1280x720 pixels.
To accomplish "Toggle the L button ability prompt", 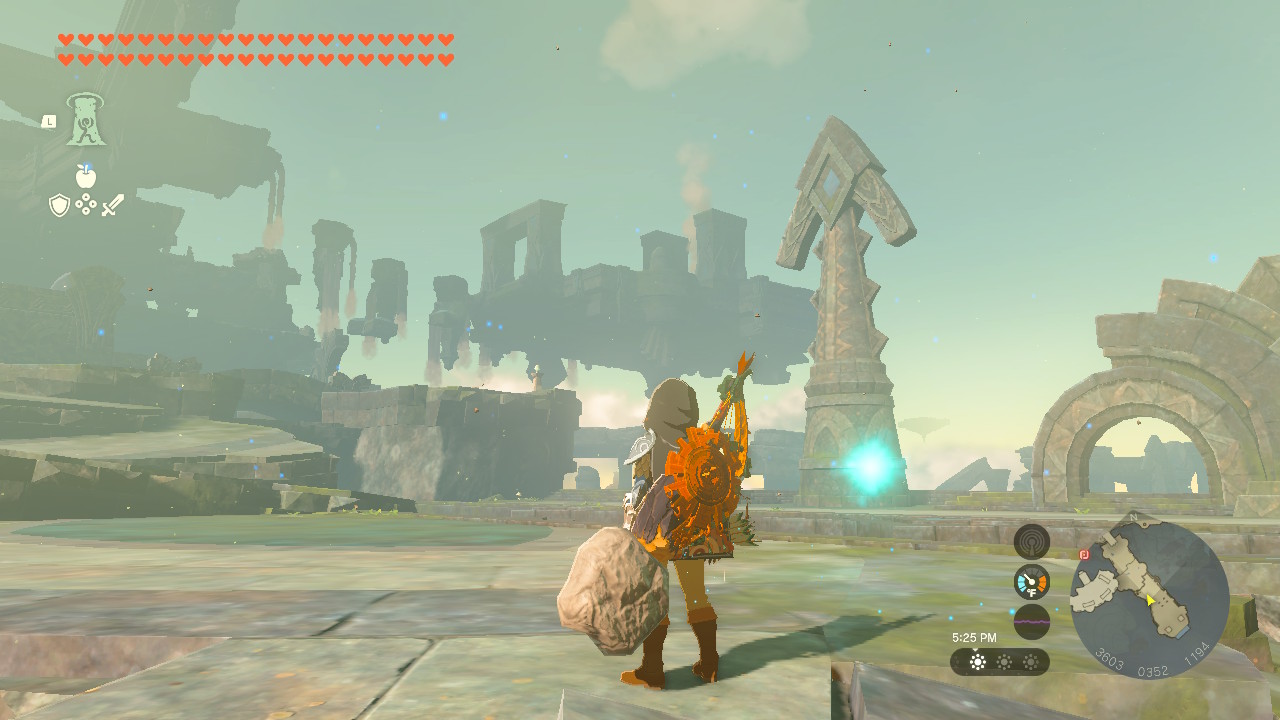I will (x=49, y=122).
